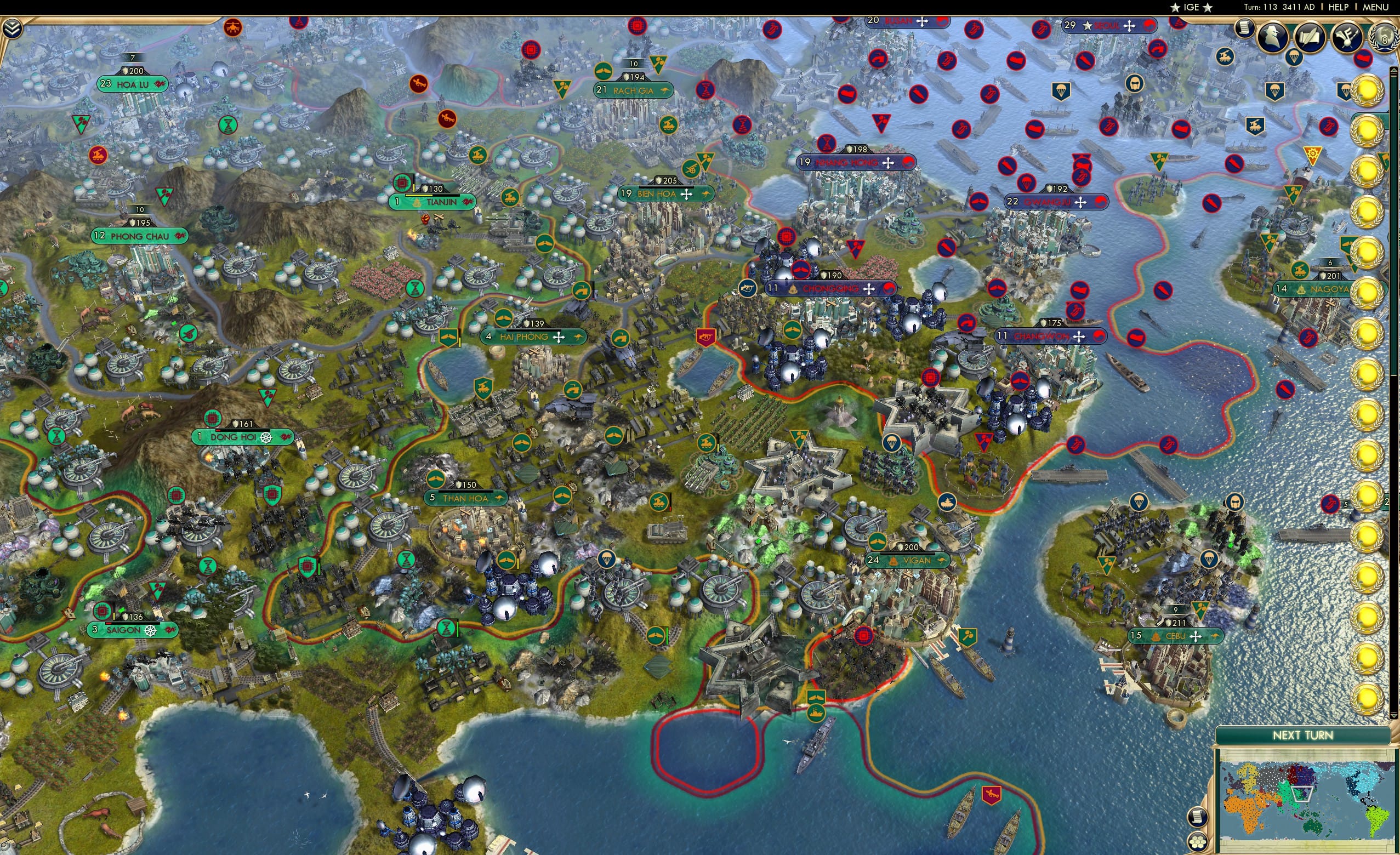The width and height of the screenshot is (1400, 855).
Task: Open the Espionage overview spy icon
Action: pyautogui.click(x=1272, y=37)
